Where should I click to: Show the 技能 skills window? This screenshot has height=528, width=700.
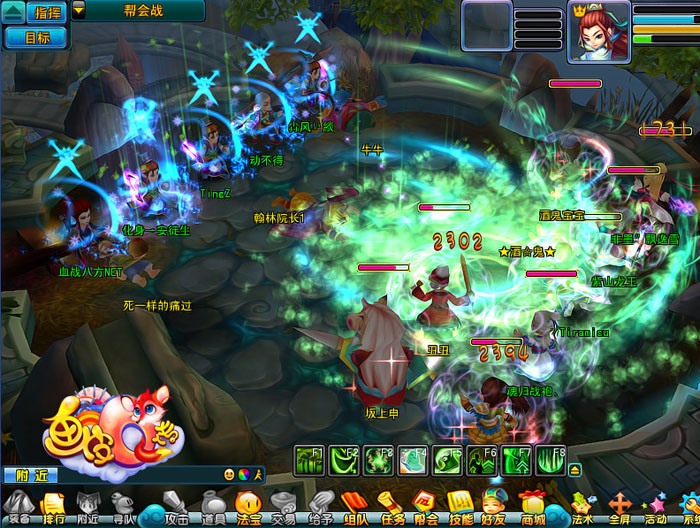(460, 506)
